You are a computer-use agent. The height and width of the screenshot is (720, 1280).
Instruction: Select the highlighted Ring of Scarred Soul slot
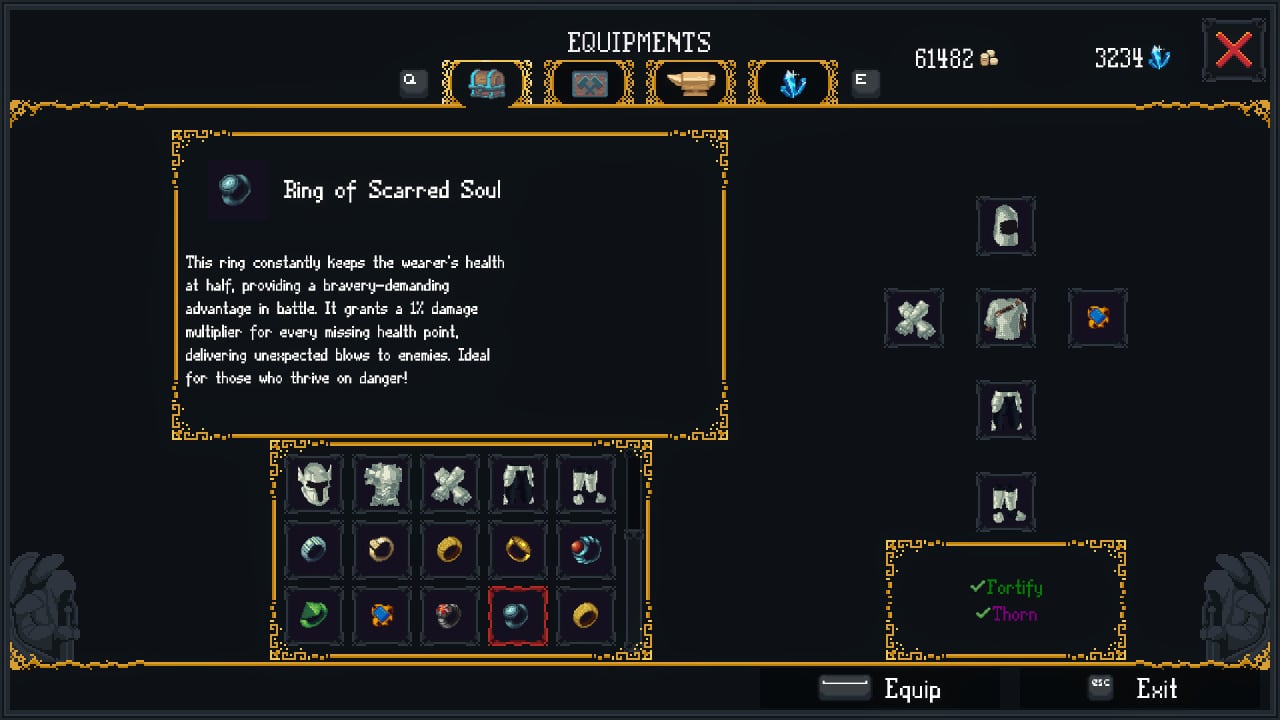[517, 614]
